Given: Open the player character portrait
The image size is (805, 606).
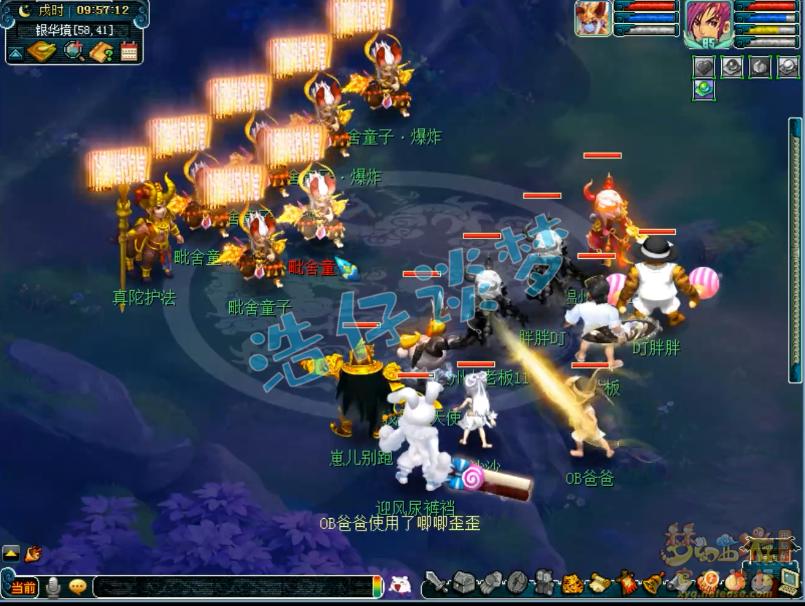Looking at the screenshot, I should click(x=707, y=22).
